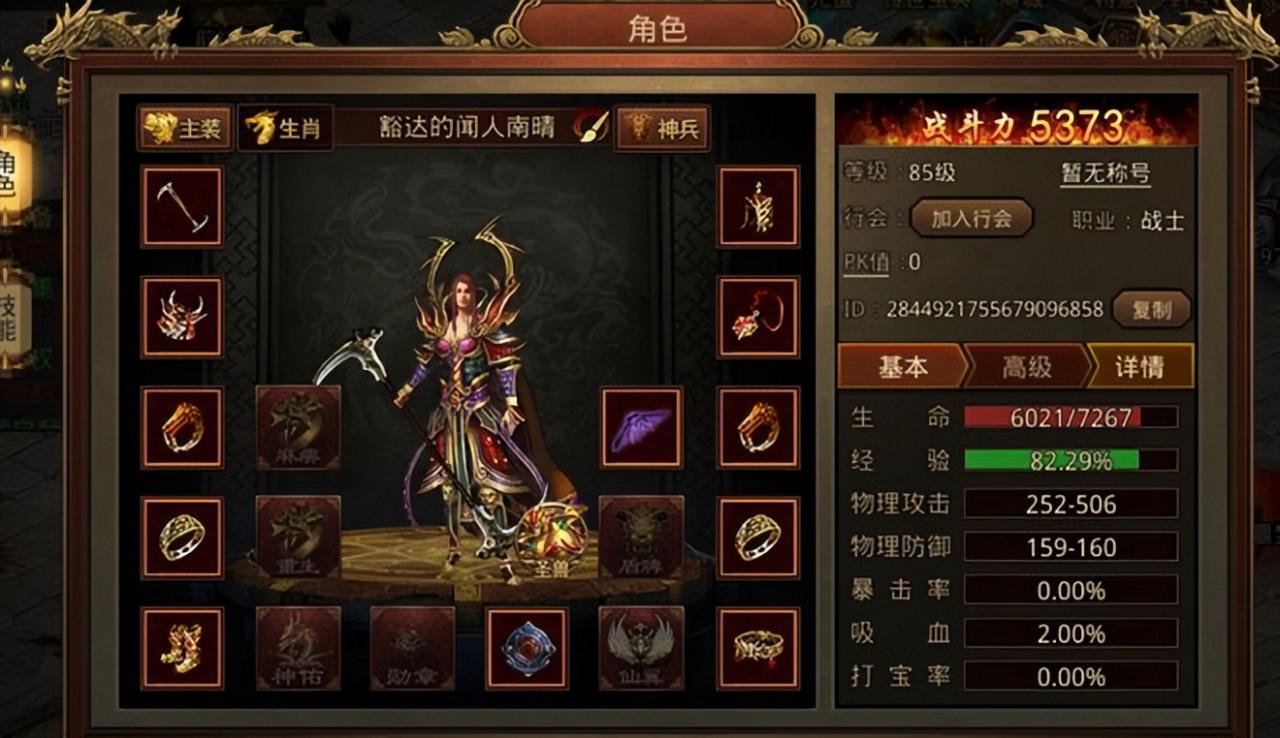Viewport: 1280px width, 738px height.
Task: Click the 复制 copy ID button
Action: (x=1150, y=310)
